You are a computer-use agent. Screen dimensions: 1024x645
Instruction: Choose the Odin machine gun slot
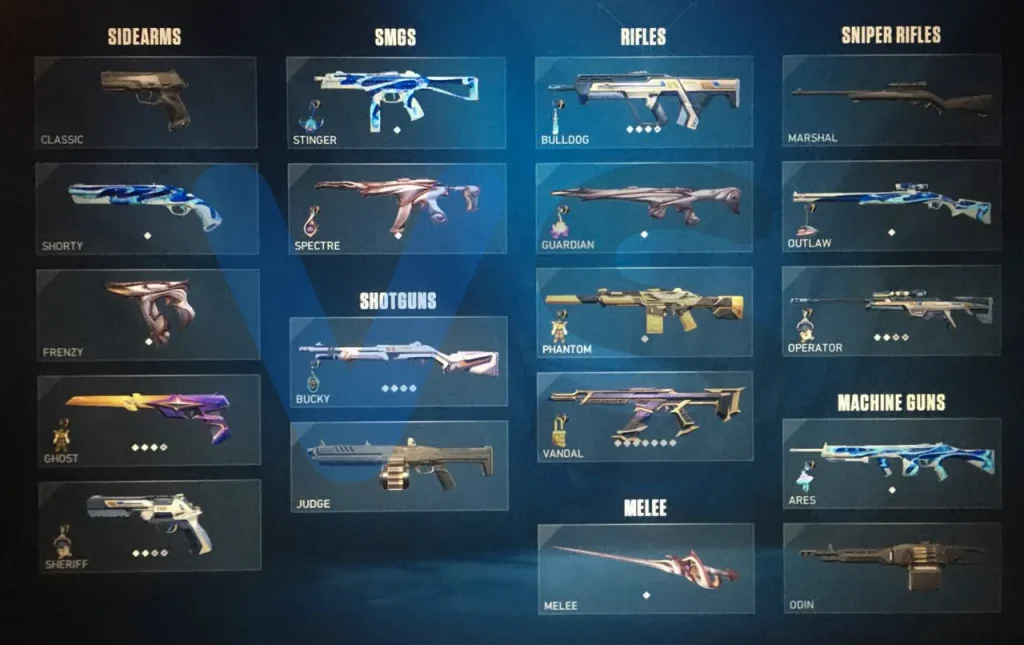click(x=892, y=567)
